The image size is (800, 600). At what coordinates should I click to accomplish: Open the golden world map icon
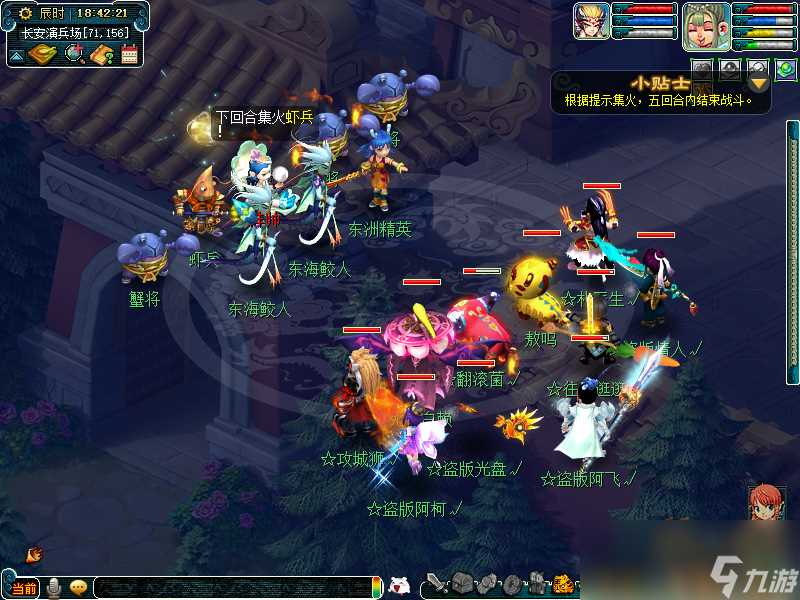tap(41, 54)
